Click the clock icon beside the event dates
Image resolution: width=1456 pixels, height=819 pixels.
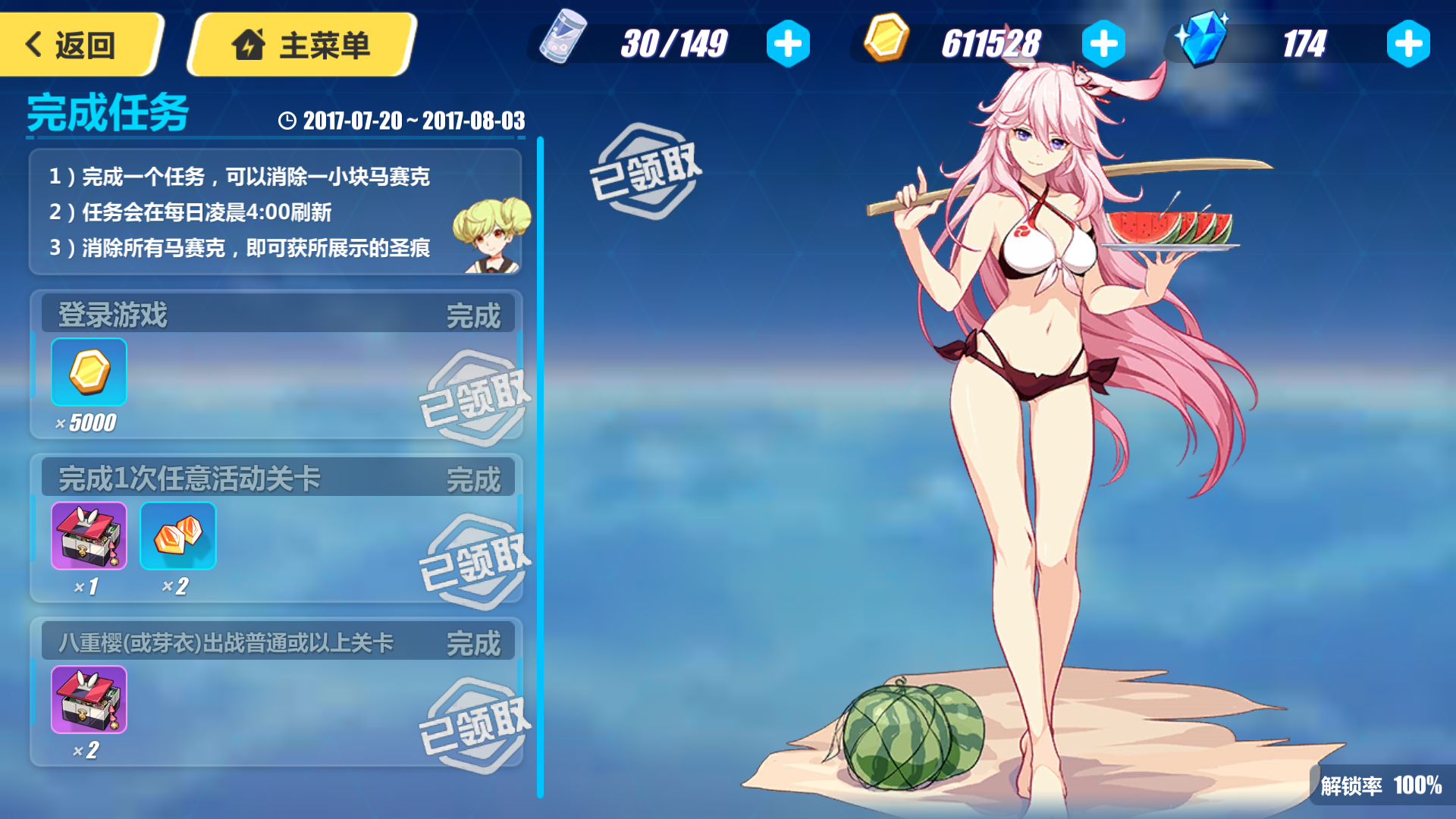click(288, 120)
